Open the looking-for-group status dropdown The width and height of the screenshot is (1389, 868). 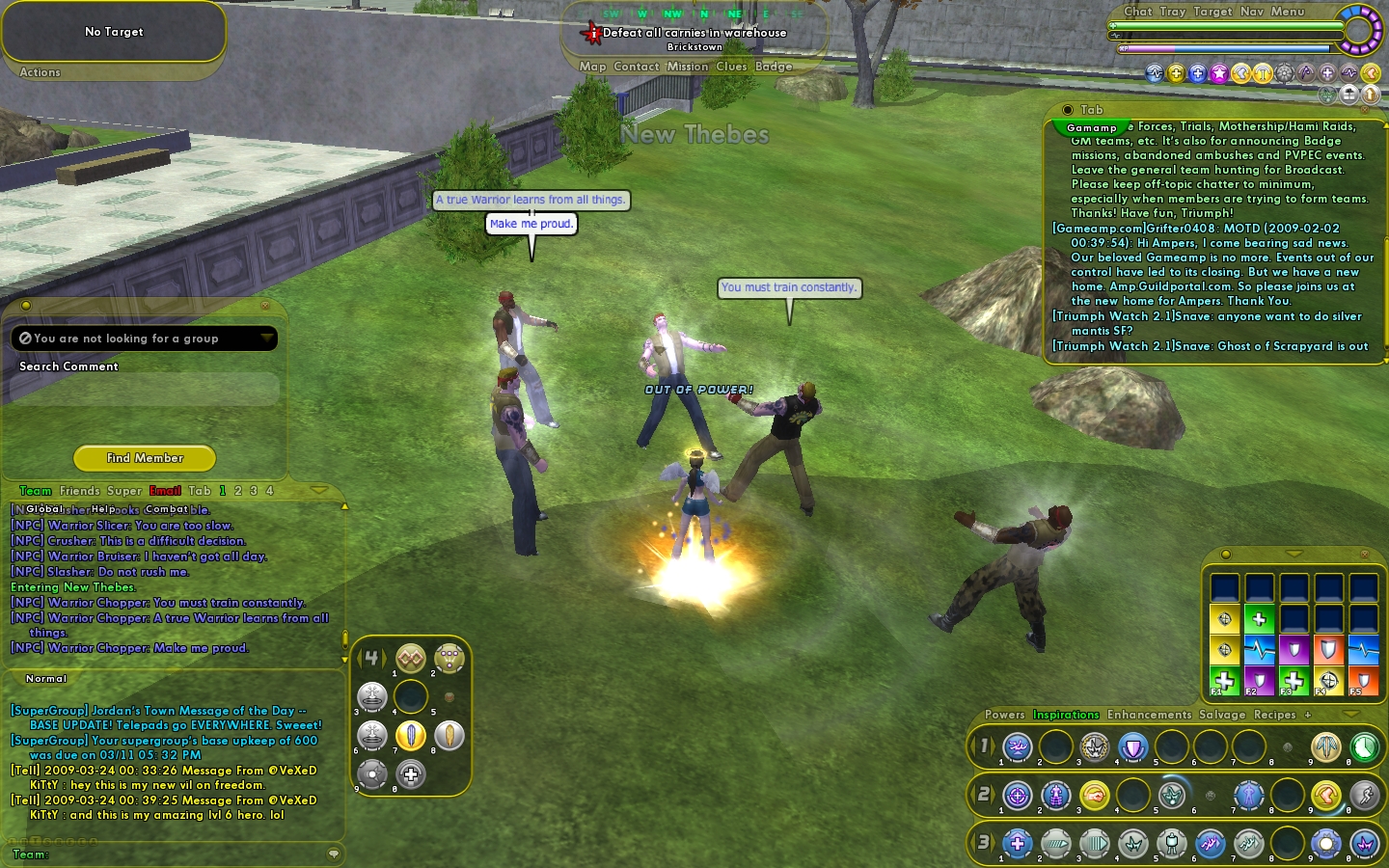266,339
